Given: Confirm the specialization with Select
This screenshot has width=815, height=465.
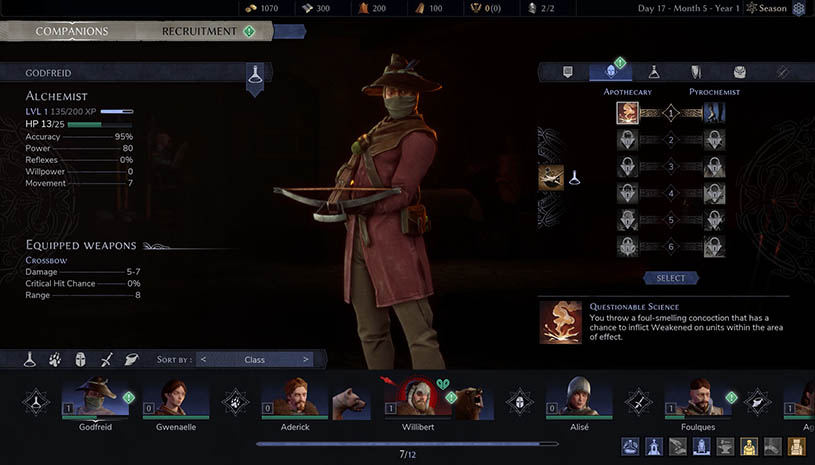Looking at the screenshot, I should pyautogui.click(x=671, y=278).
